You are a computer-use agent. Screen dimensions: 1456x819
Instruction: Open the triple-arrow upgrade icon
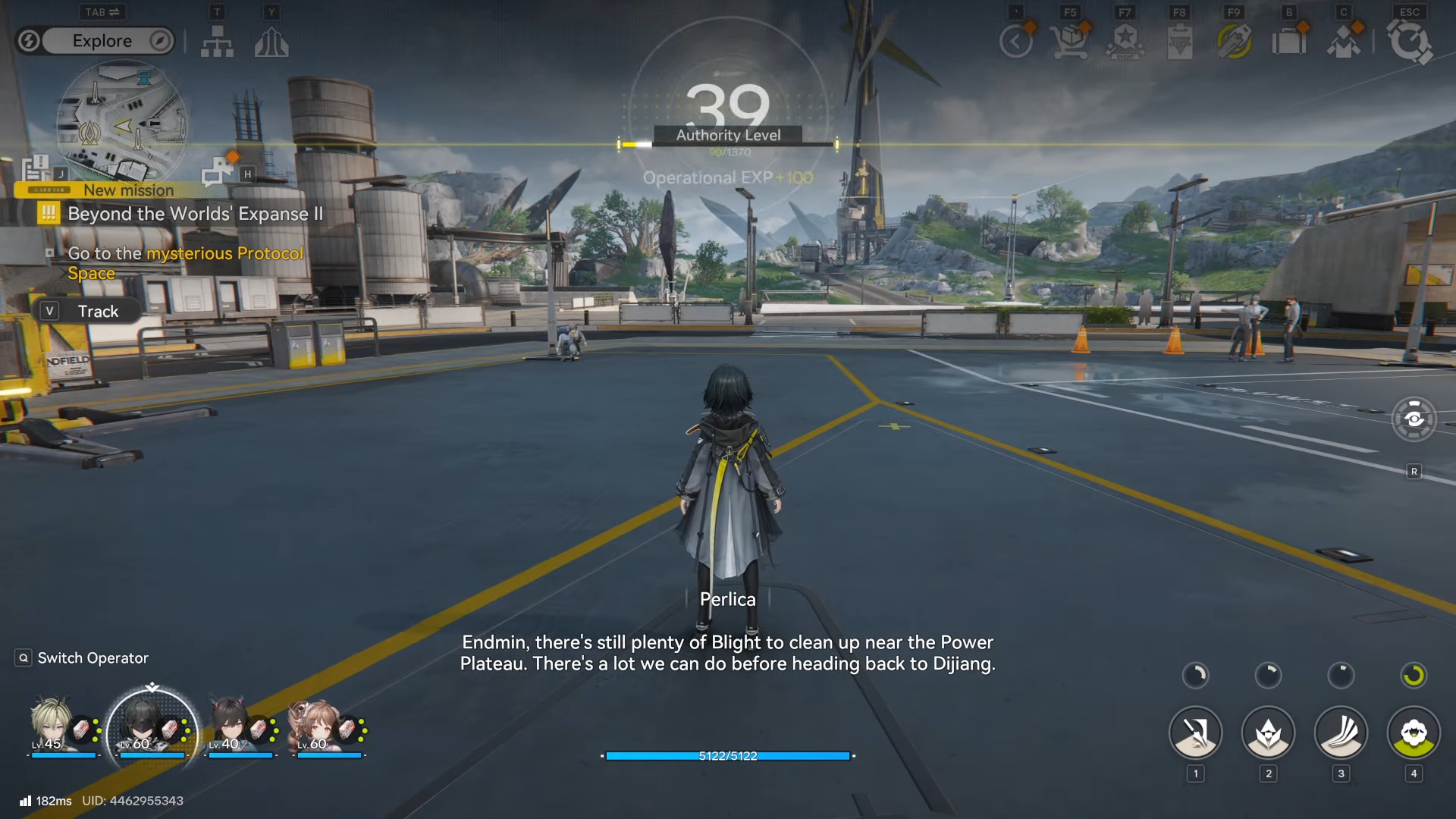pos(271,42)
